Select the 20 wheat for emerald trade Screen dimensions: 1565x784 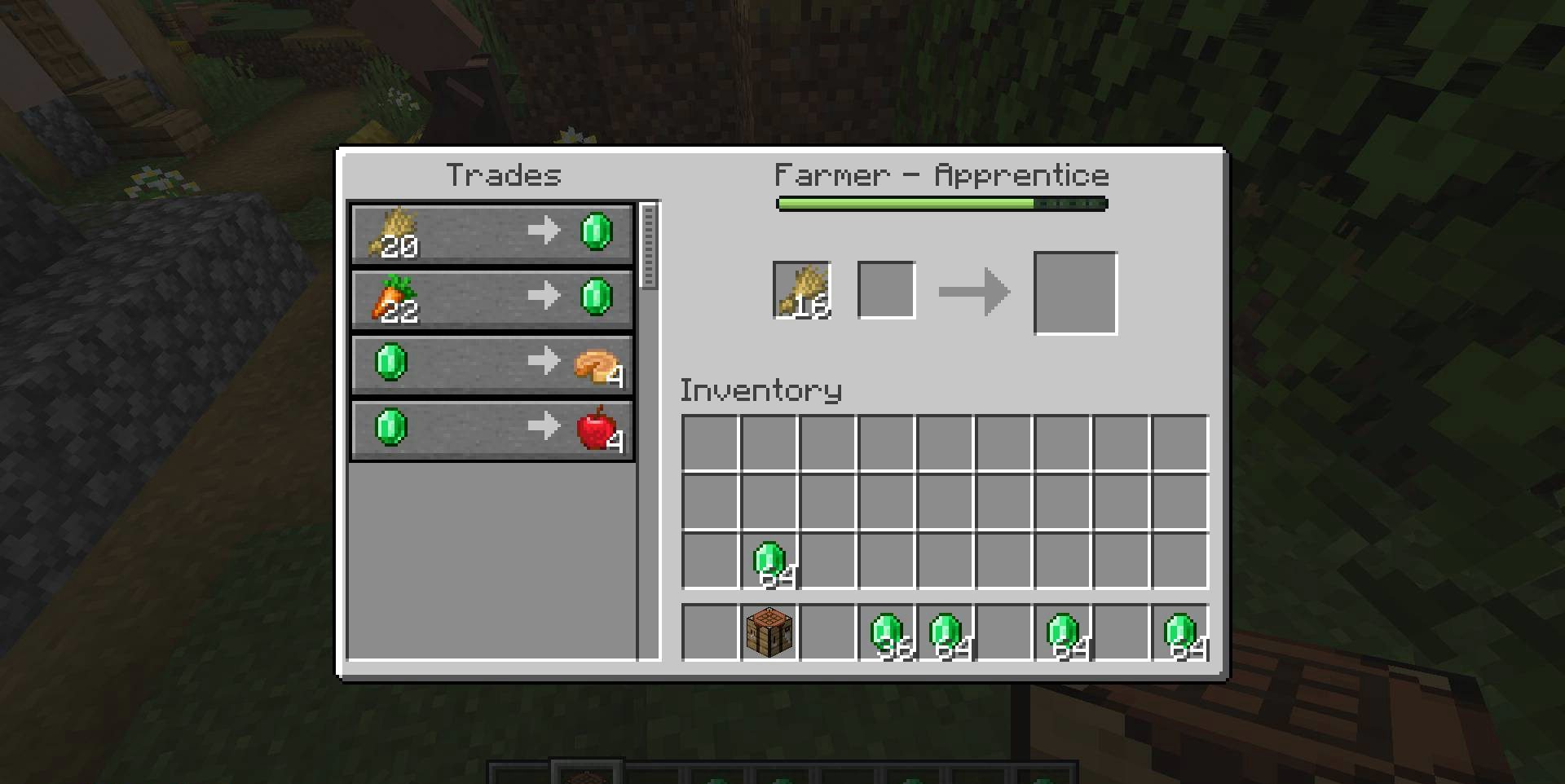tap(492, 233)
